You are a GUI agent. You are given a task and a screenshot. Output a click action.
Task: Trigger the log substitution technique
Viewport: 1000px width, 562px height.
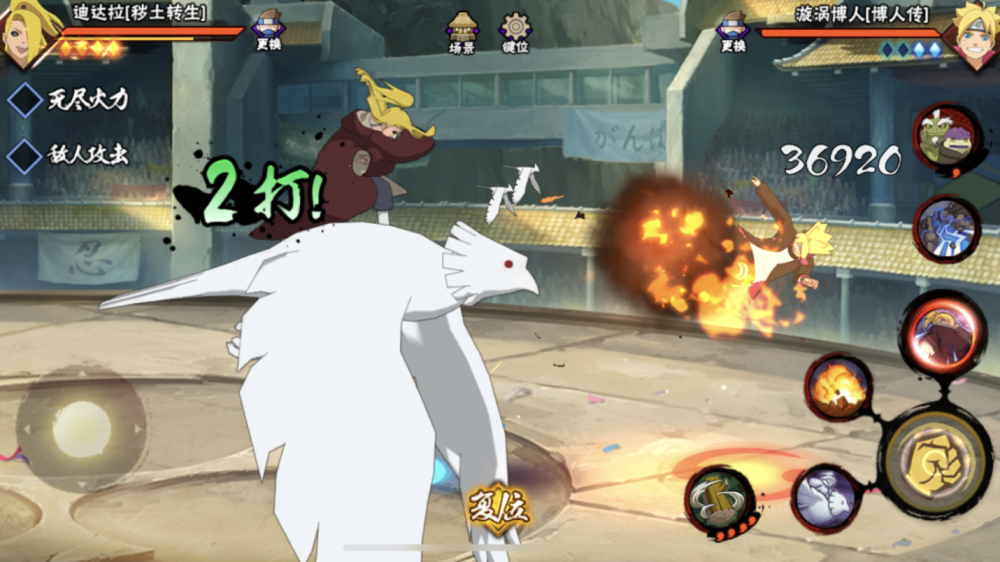coord(720,498)
